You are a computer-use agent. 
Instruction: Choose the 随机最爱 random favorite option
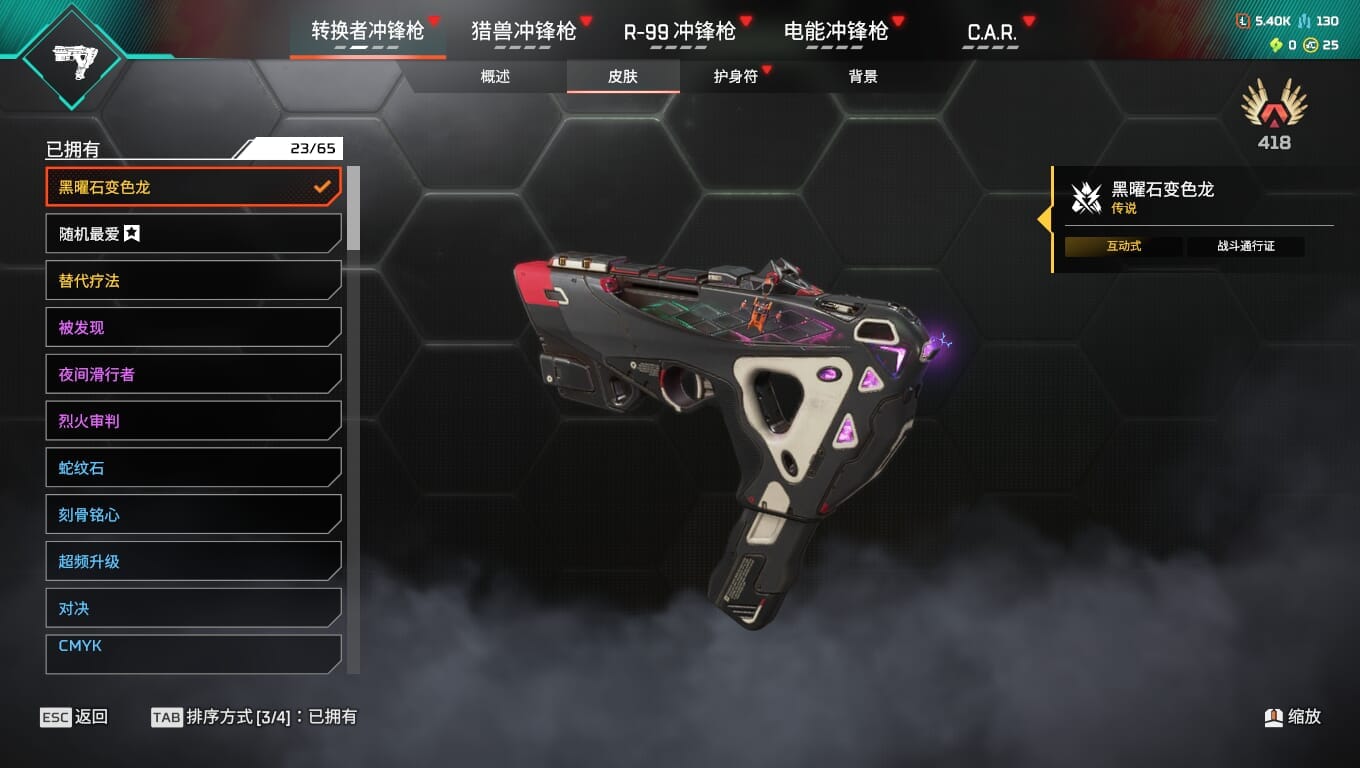point(193,234)
